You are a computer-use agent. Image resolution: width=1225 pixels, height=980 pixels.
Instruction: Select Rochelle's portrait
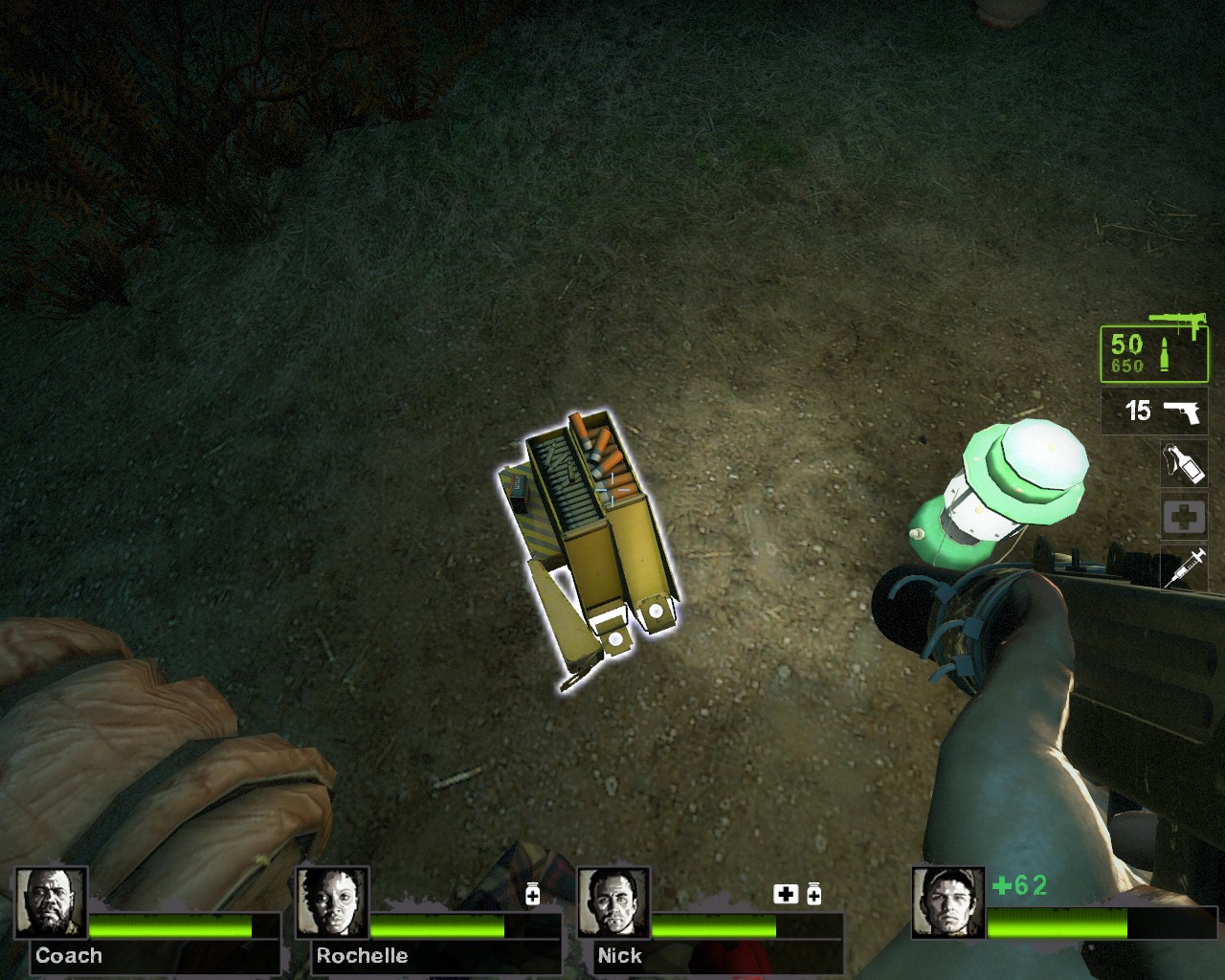(332, 902)
